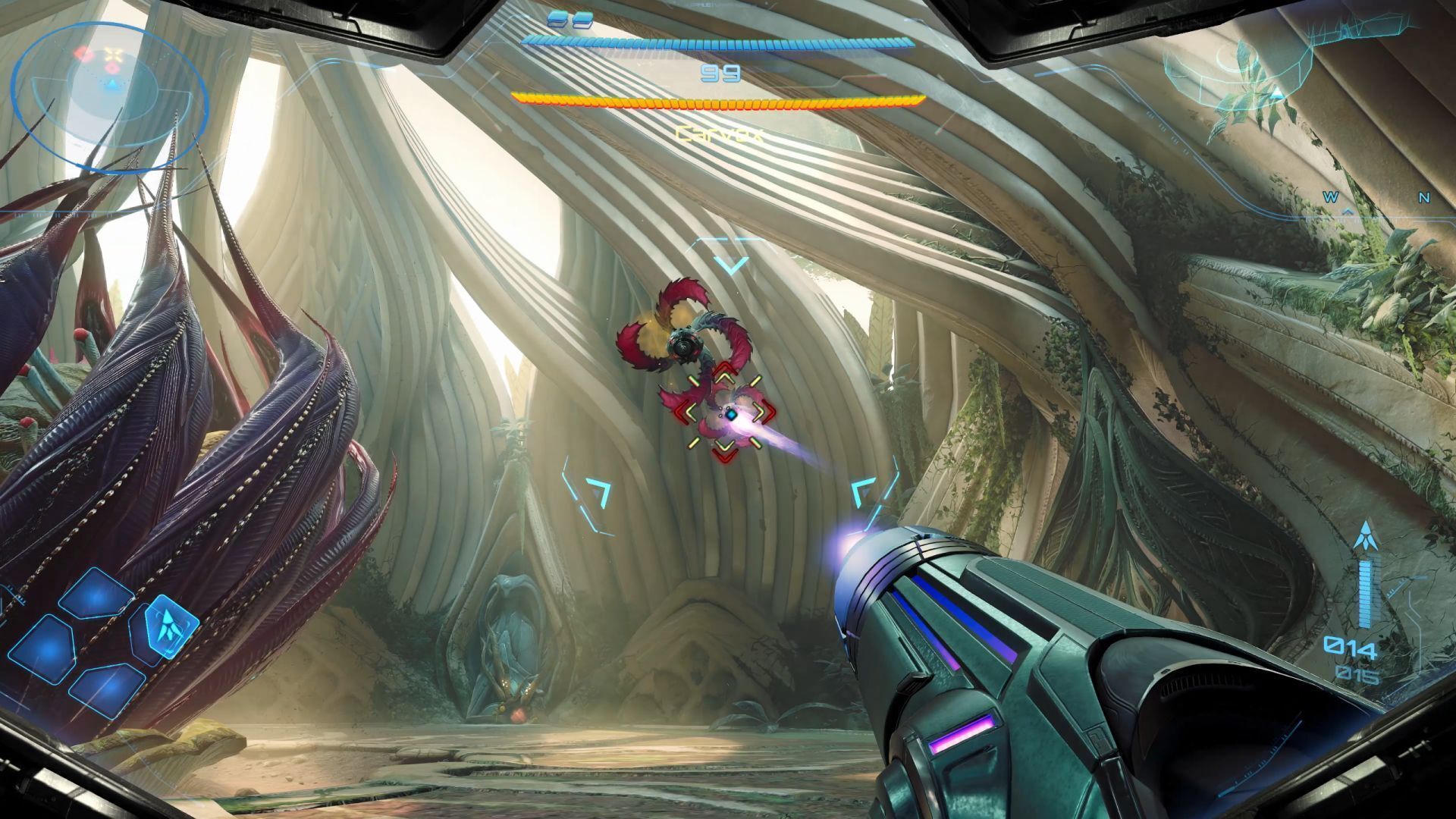The image size is (1456, 819).
Task: Click the circular enemy radar
Action: (x=110, y=96)
